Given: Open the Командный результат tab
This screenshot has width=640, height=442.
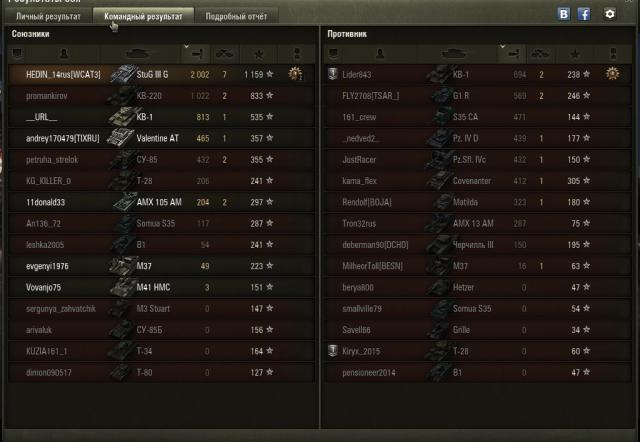Looking at the screenshot, I should 142,17.
